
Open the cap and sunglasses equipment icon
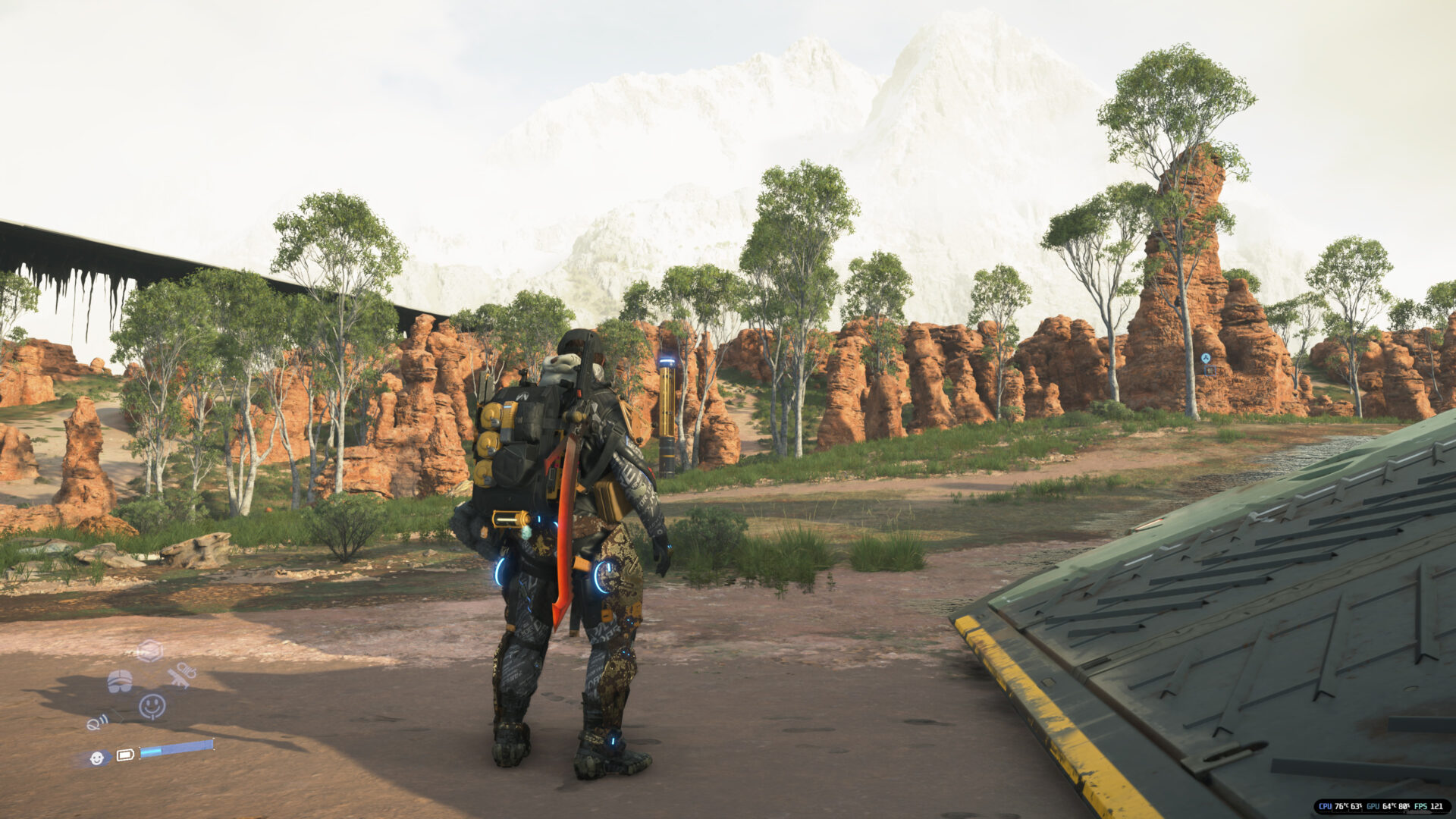click(120, 681)
